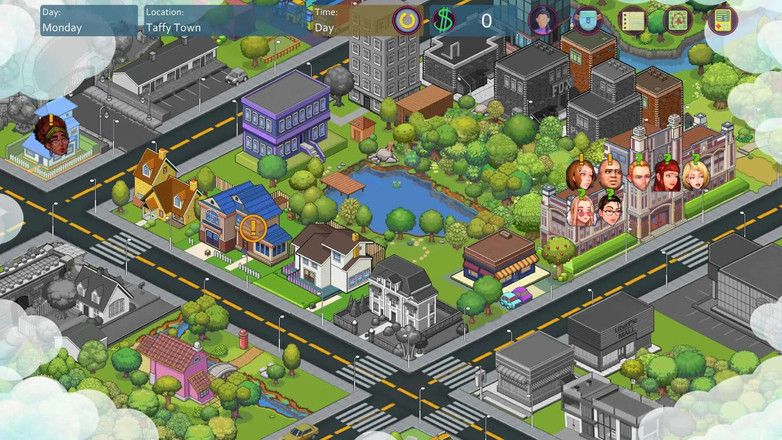Screen dimensions: 782x440
Task: Select the afro-haired woman portrait marker
Action: [51, 139]
